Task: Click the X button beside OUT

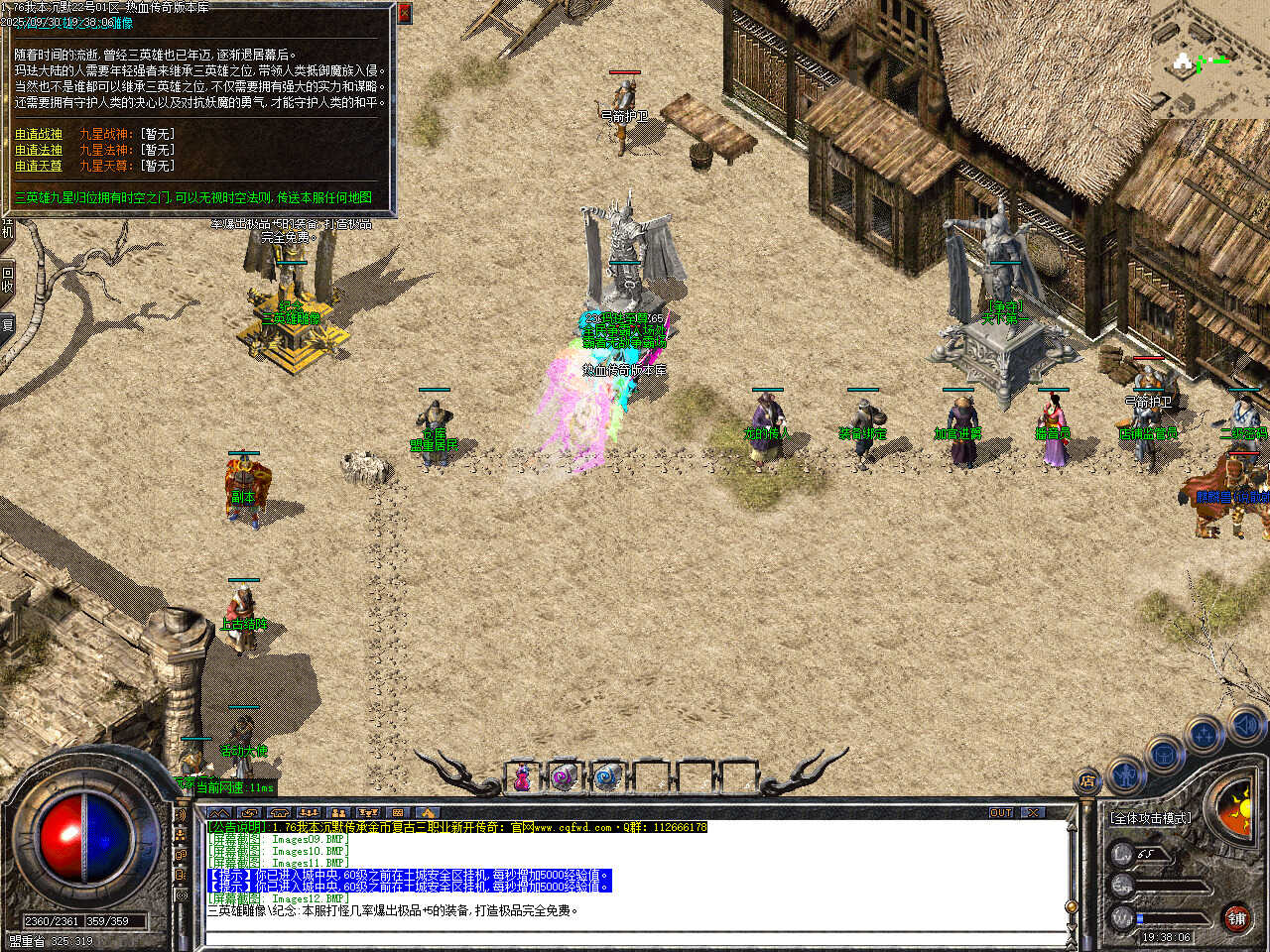Action: click(x=1033, y=812)
